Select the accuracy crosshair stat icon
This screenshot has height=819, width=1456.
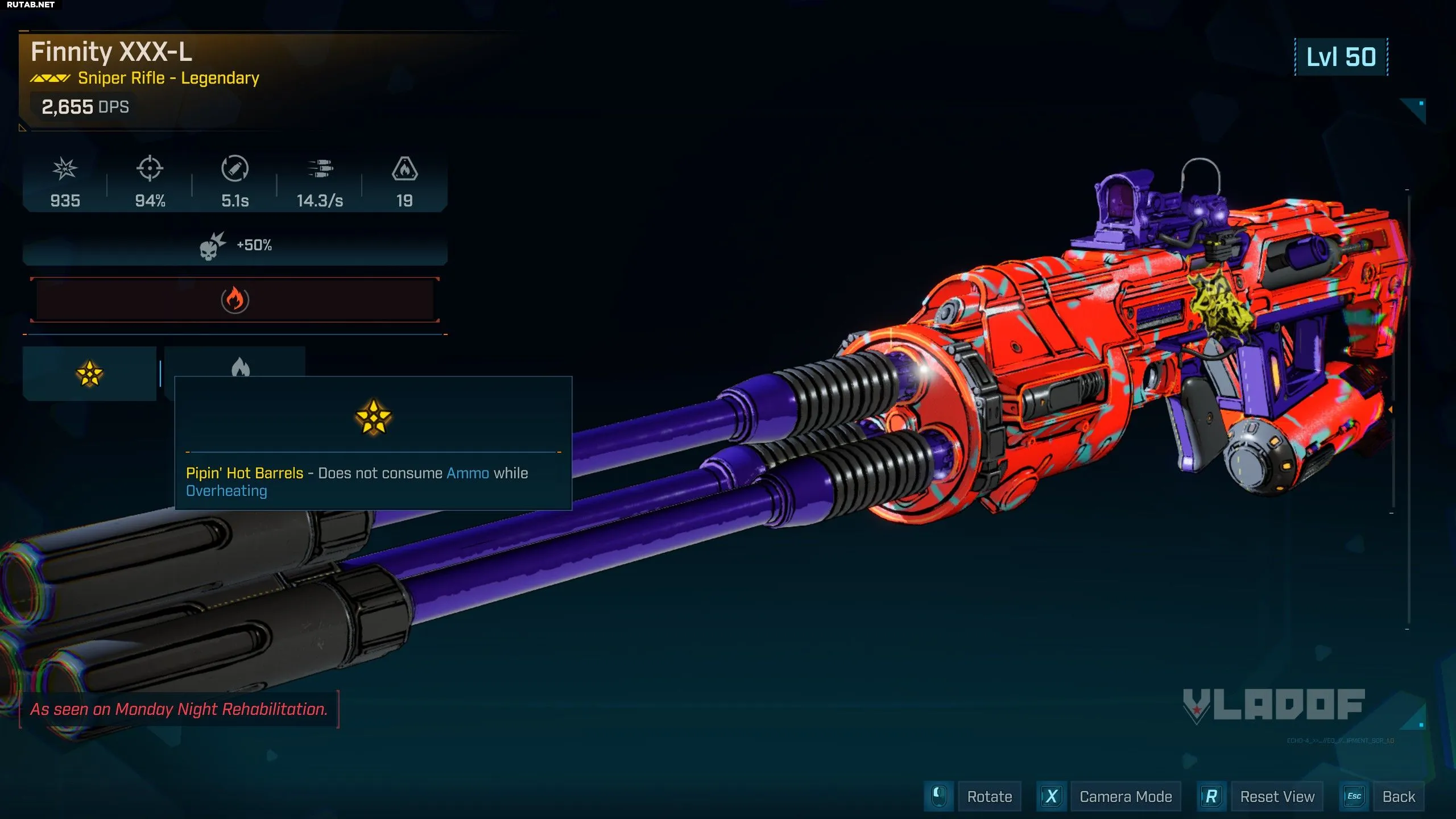pyautogui.click(x=150, y=169)
